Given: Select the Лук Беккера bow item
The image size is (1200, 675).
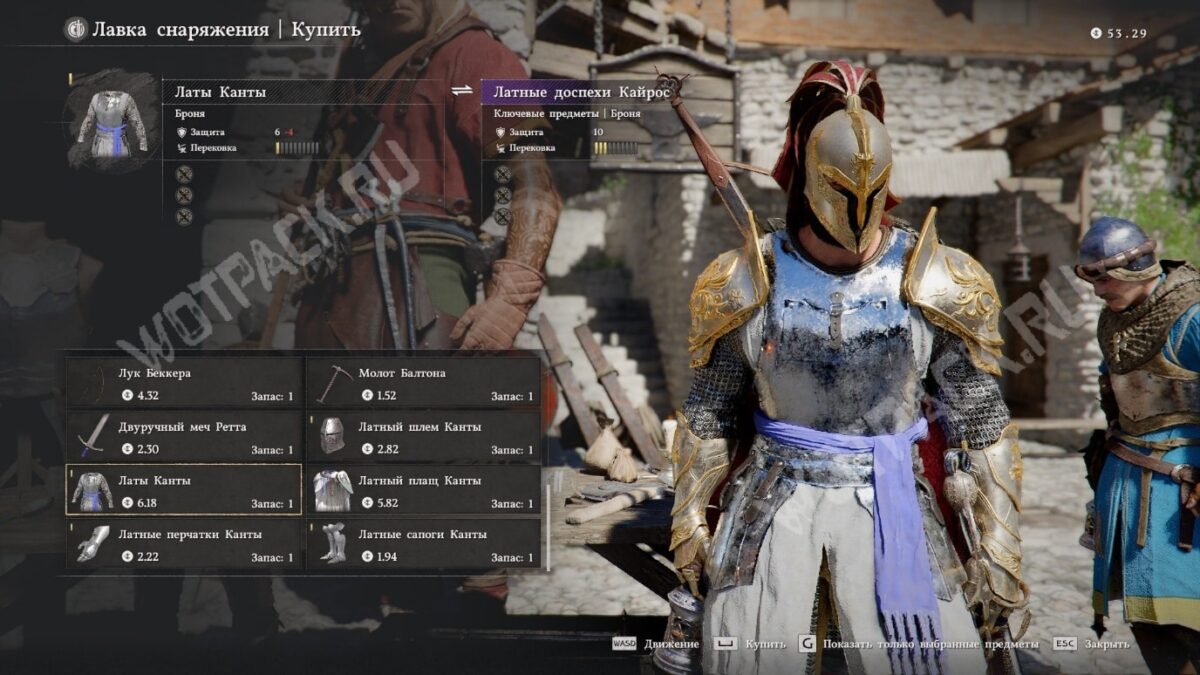Looking at the screenshot, I should [x=184, y=383].
